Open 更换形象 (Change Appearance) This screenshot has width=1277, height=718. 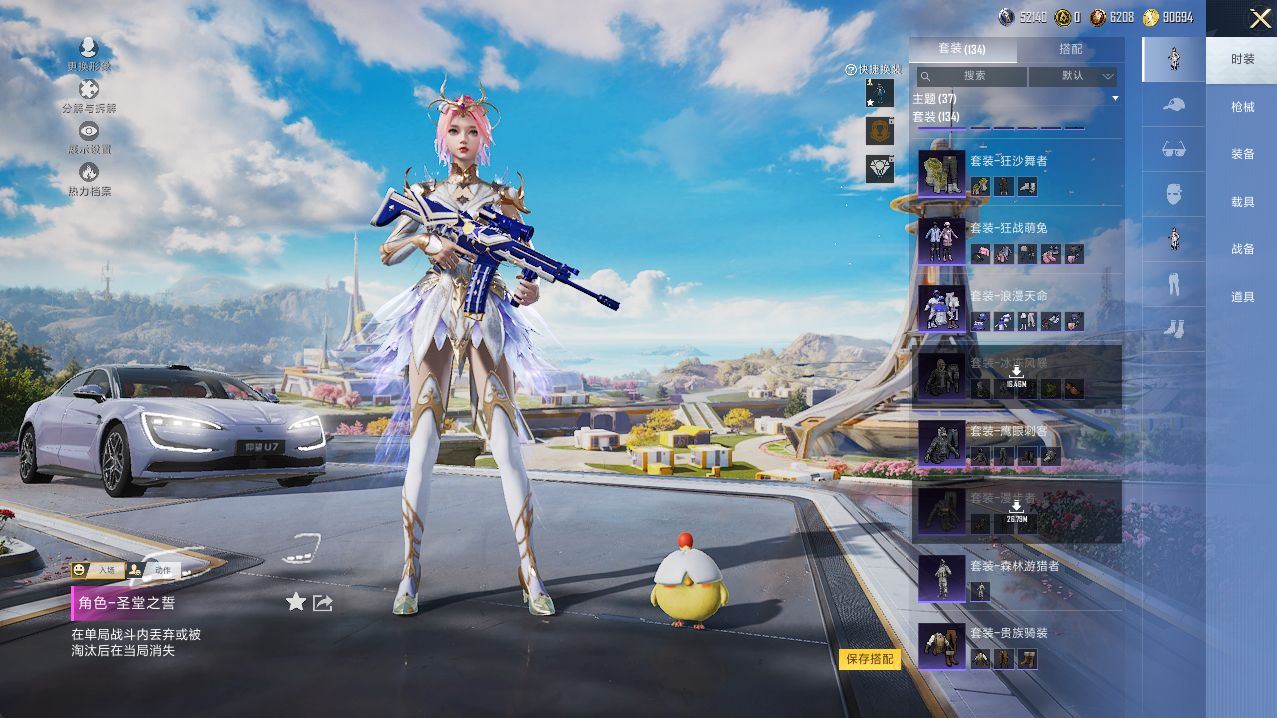pyautogui.click(x=89, y=54)
